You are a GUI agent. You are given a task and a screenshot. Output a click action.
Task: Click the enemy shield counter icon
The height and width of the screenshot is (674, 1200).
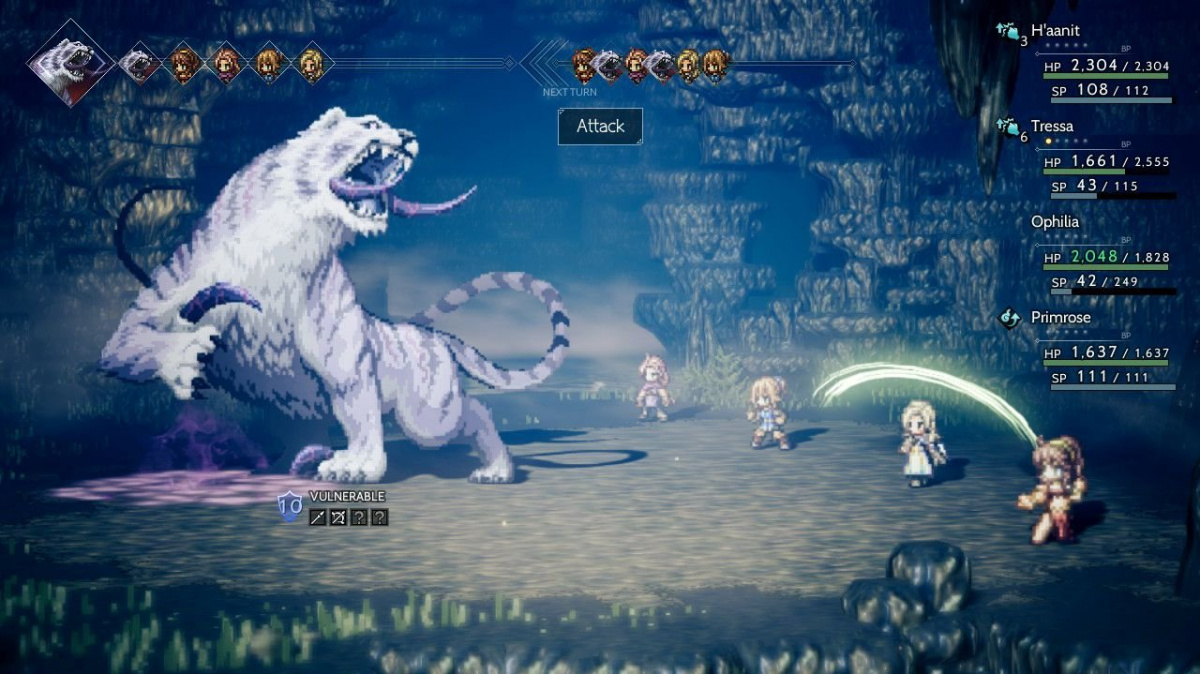tap(290, 508)
